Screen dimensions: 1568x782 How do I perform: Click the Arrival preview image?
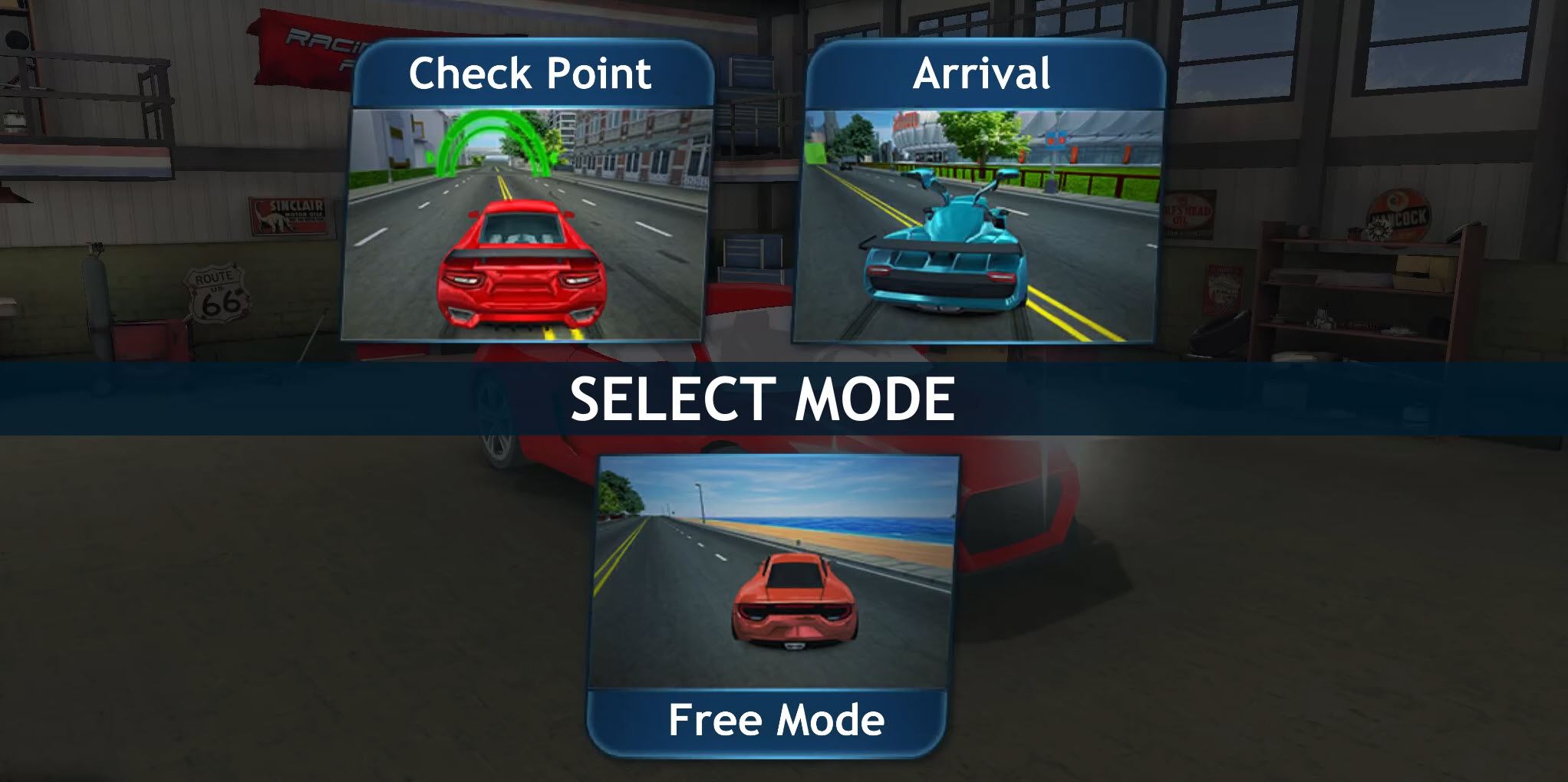978,222
